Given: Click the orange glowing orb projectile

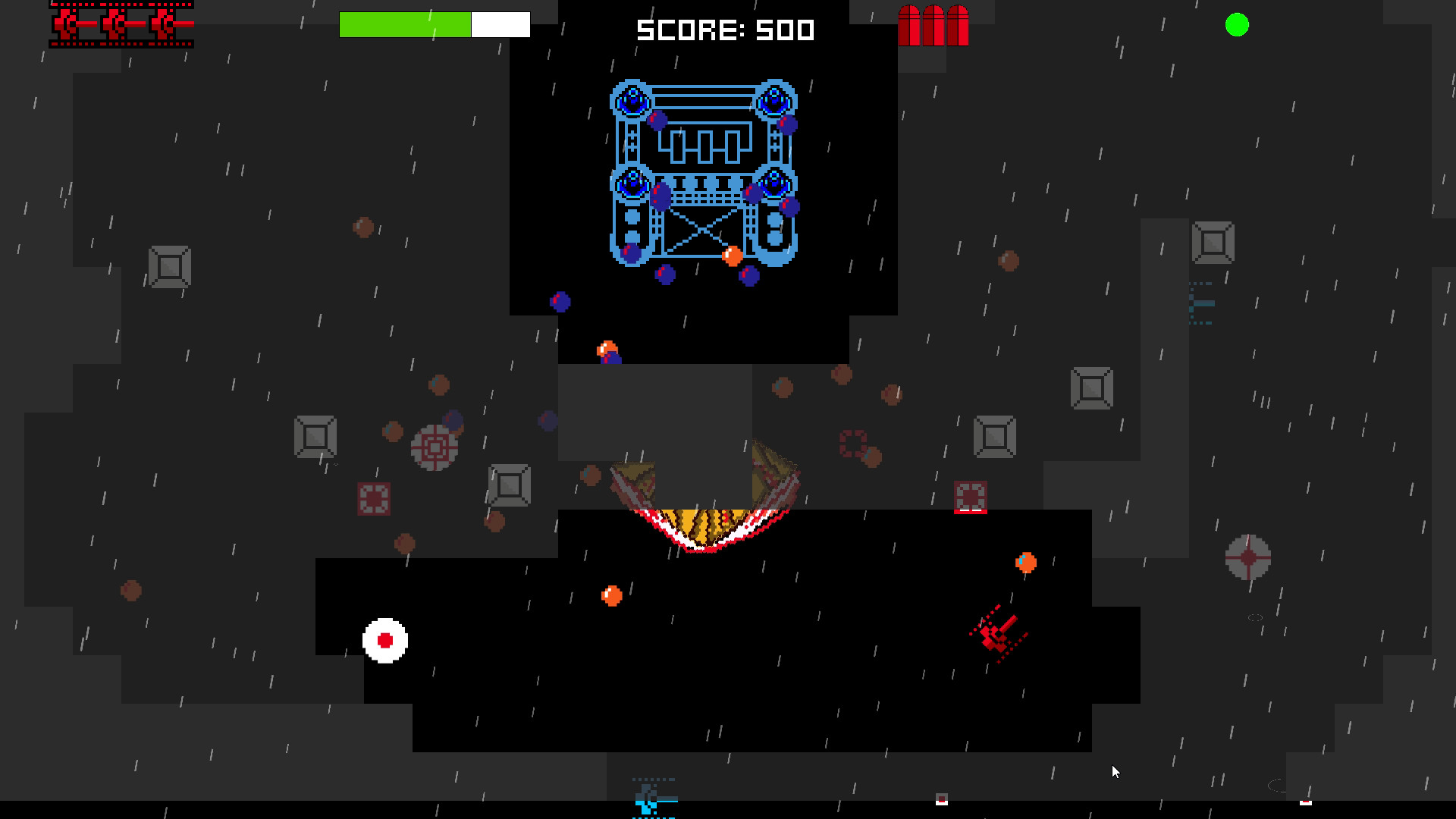Looking at the screenshot, I should coord(610,595).
